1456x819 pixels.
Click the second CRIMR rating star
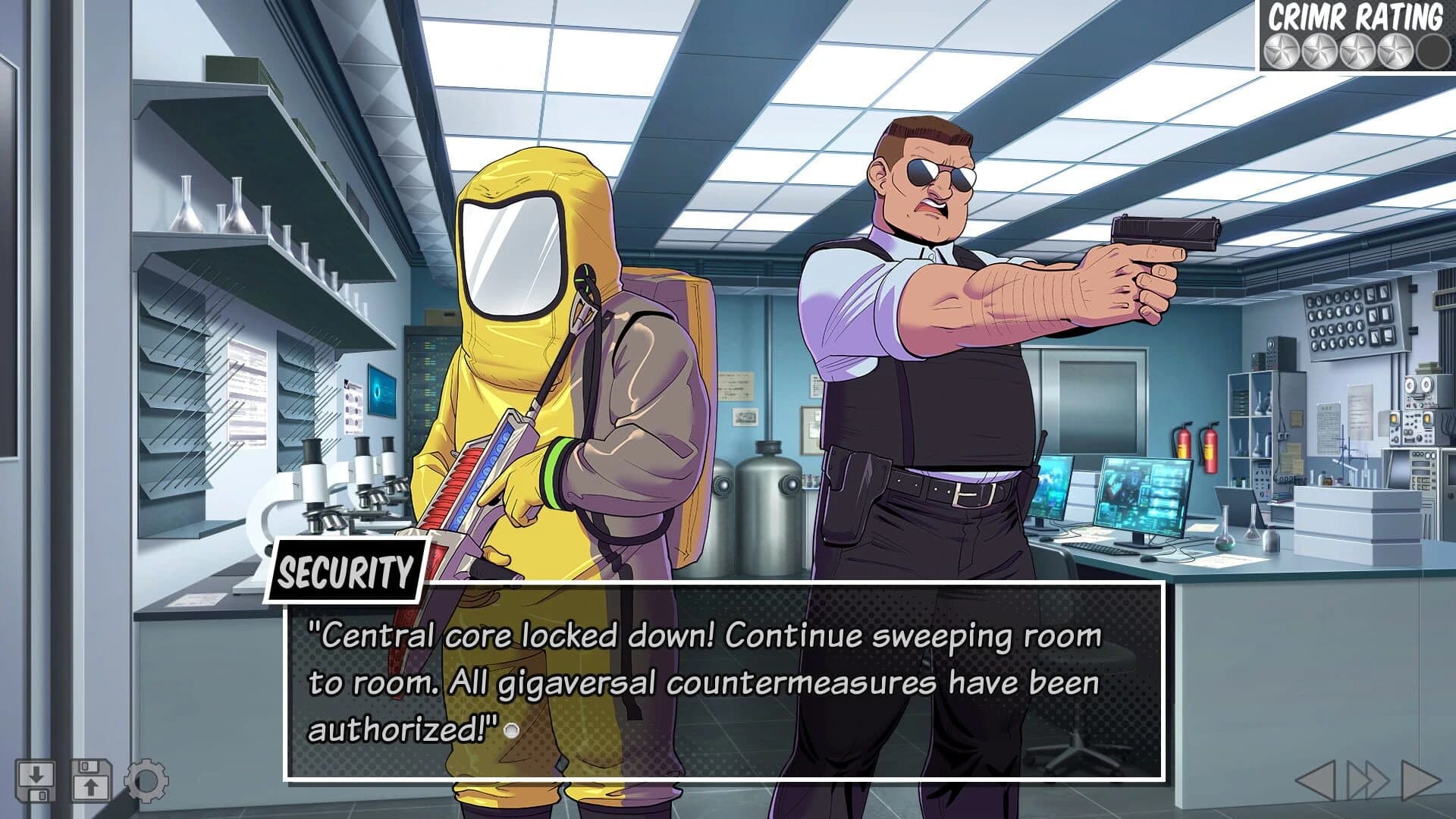click(x=1319, y=50)
